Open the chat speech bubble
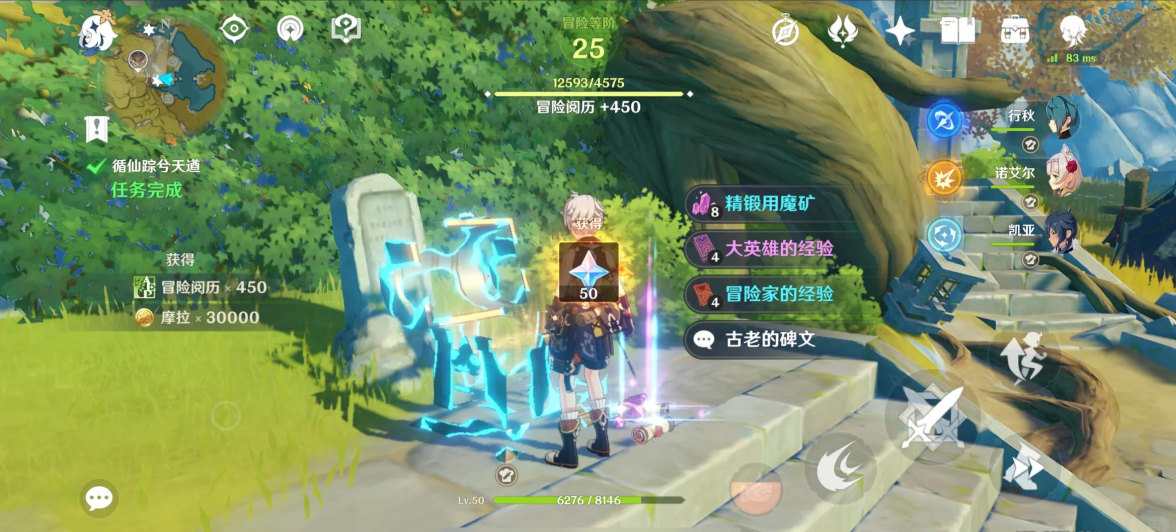The height and width of the screenshot is (532, 1176). 99,498
